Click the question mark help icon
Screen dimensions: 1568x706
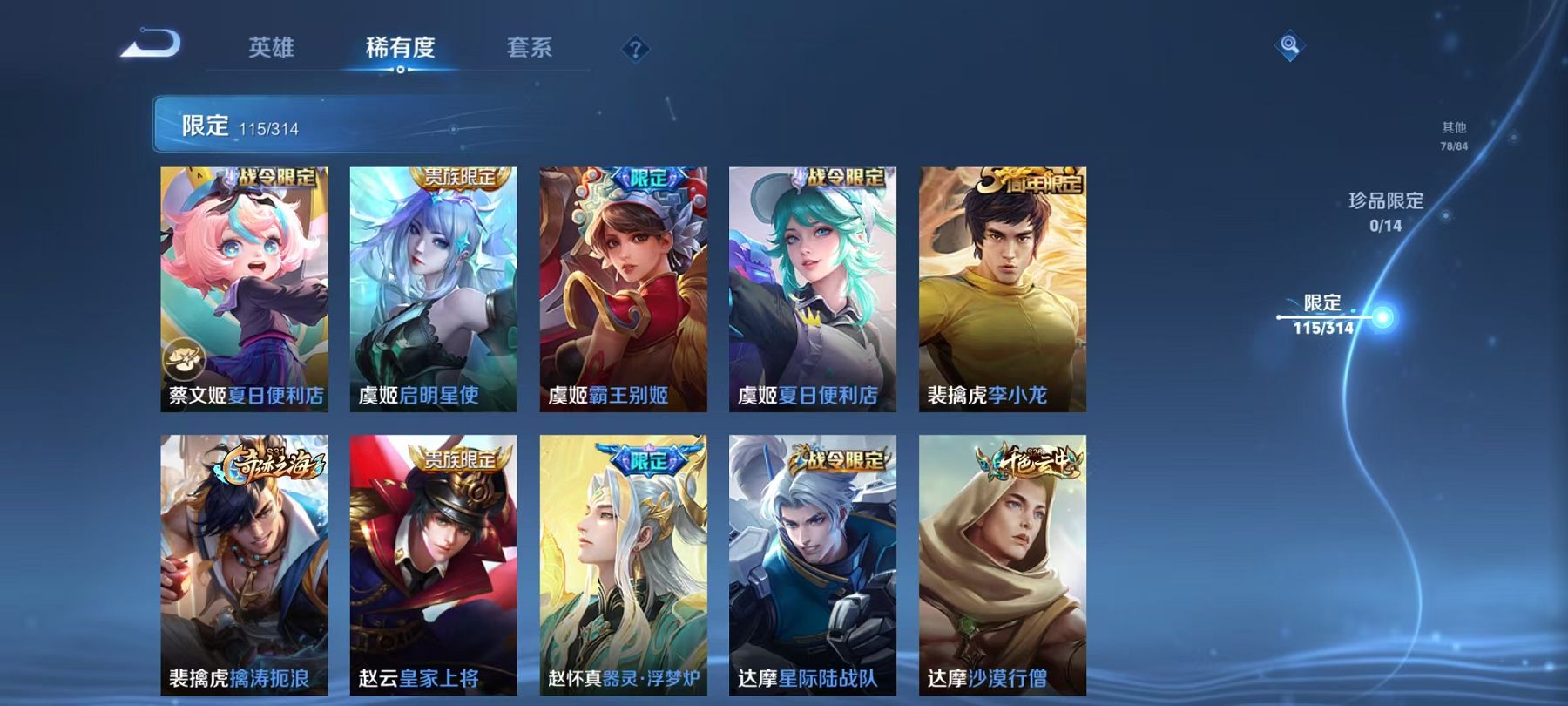click(x=635, y=48)
